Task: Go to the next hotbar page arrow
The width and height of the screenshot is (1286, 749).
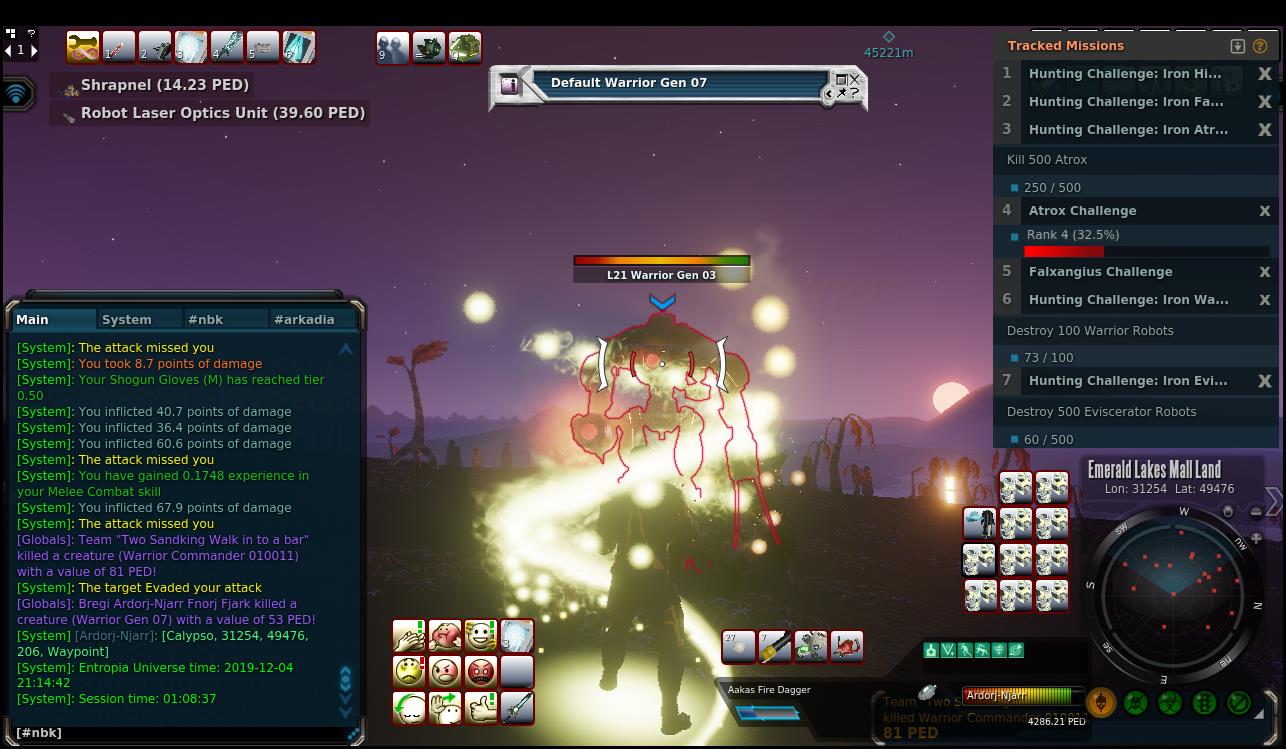Action: pos(34,50)
